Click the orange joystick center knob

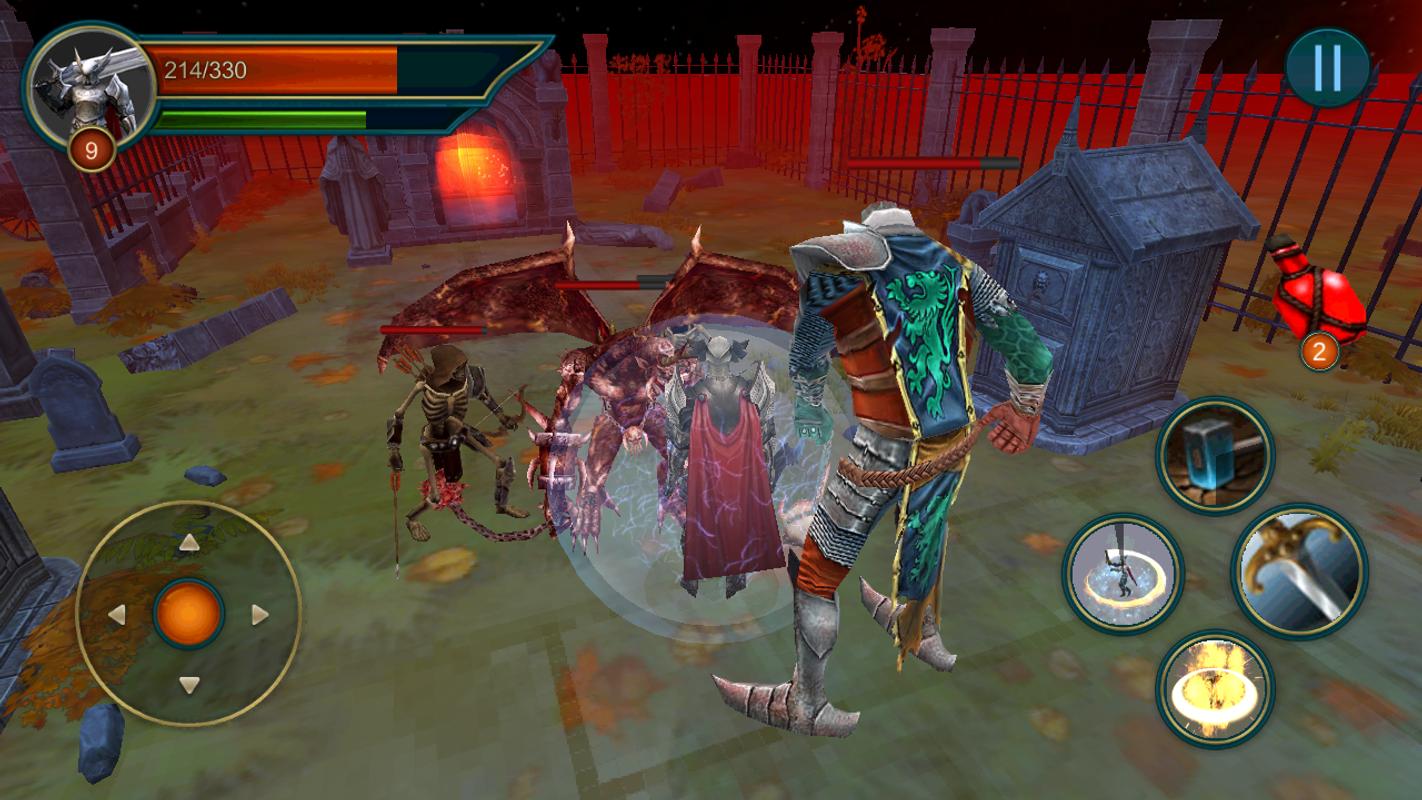(x=188, y=613)
